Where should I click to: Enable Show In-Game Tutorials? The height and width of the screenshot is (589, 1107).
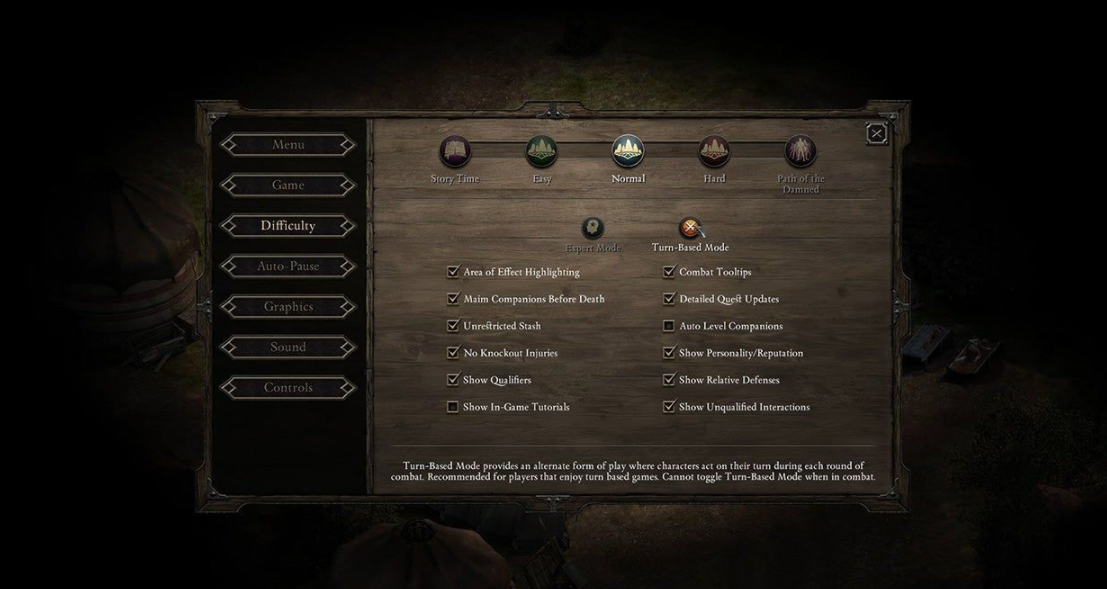pos(453,407)
